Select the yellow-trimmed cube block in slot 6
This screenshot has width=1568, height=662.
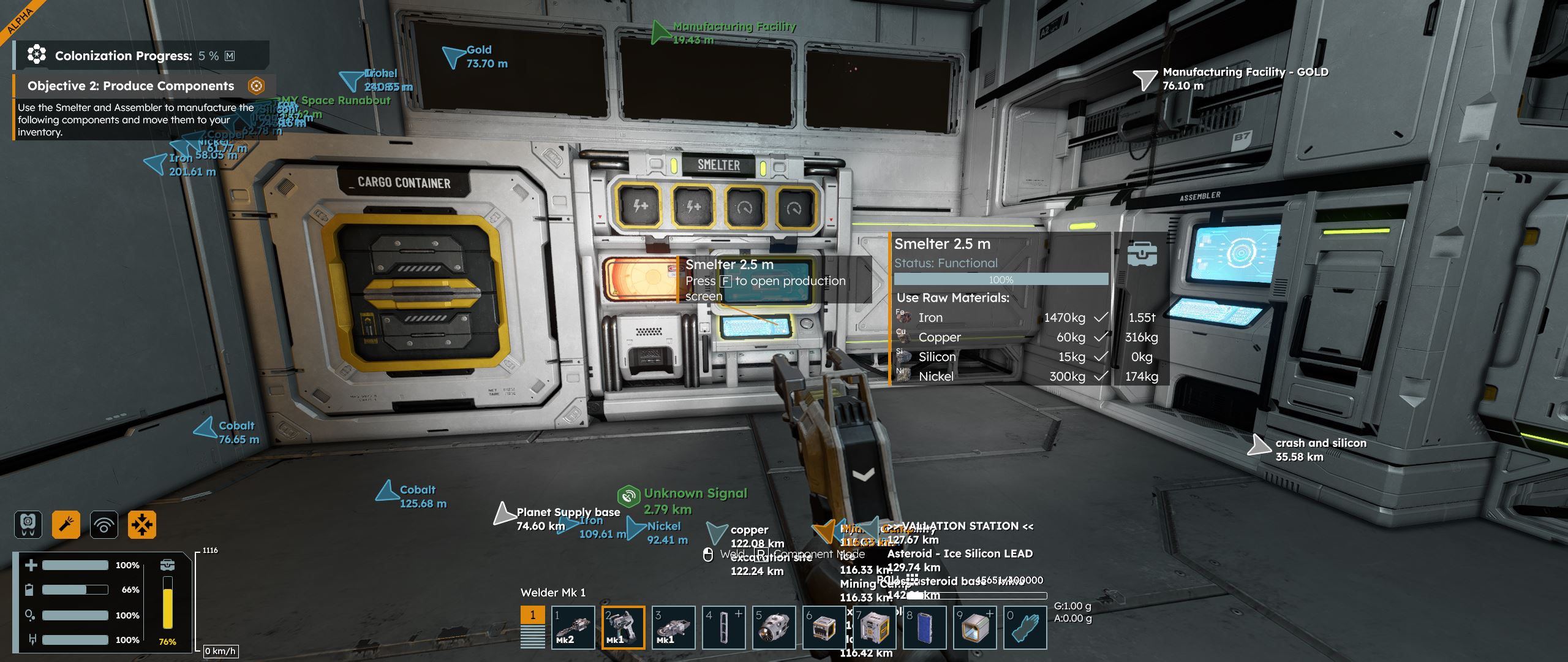[824, 627]
